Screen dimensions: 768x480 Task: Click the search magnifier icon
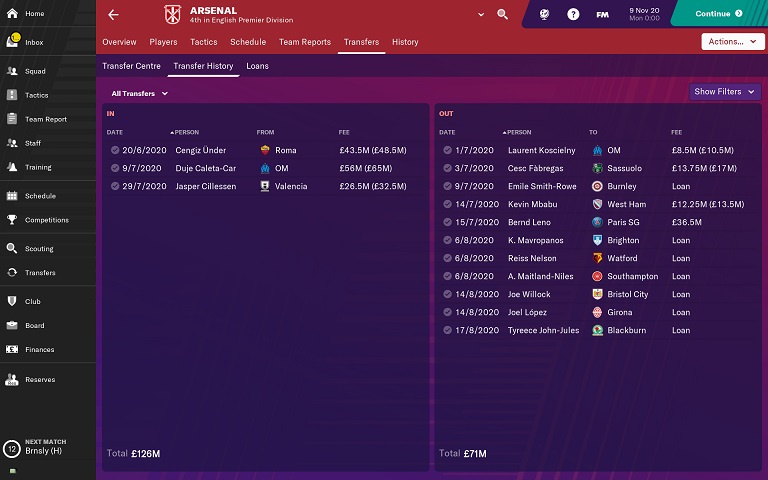coord(502,15)
